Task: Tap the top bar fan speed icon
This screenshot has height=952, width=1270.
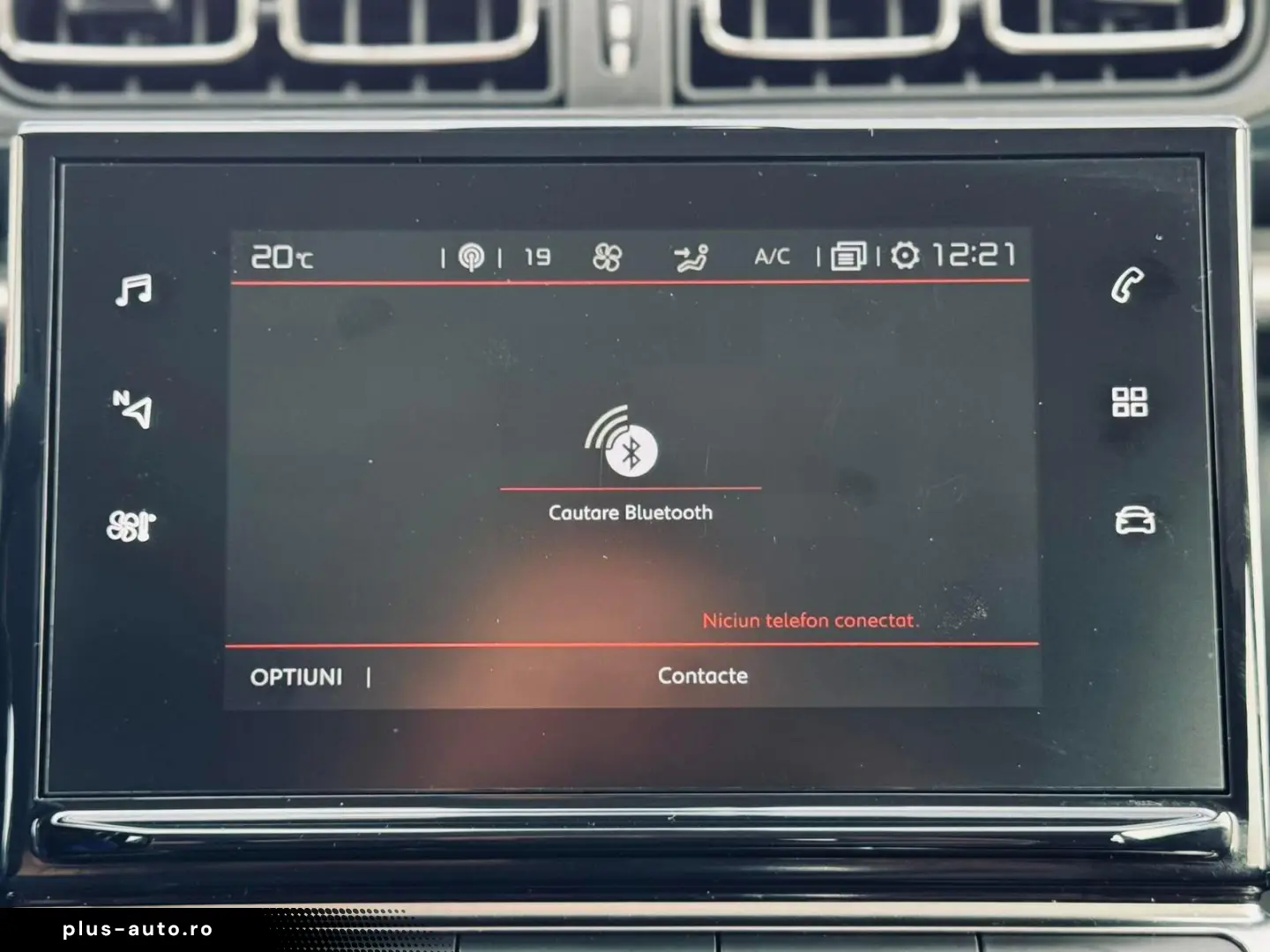Action: click(x=608, y=257)
